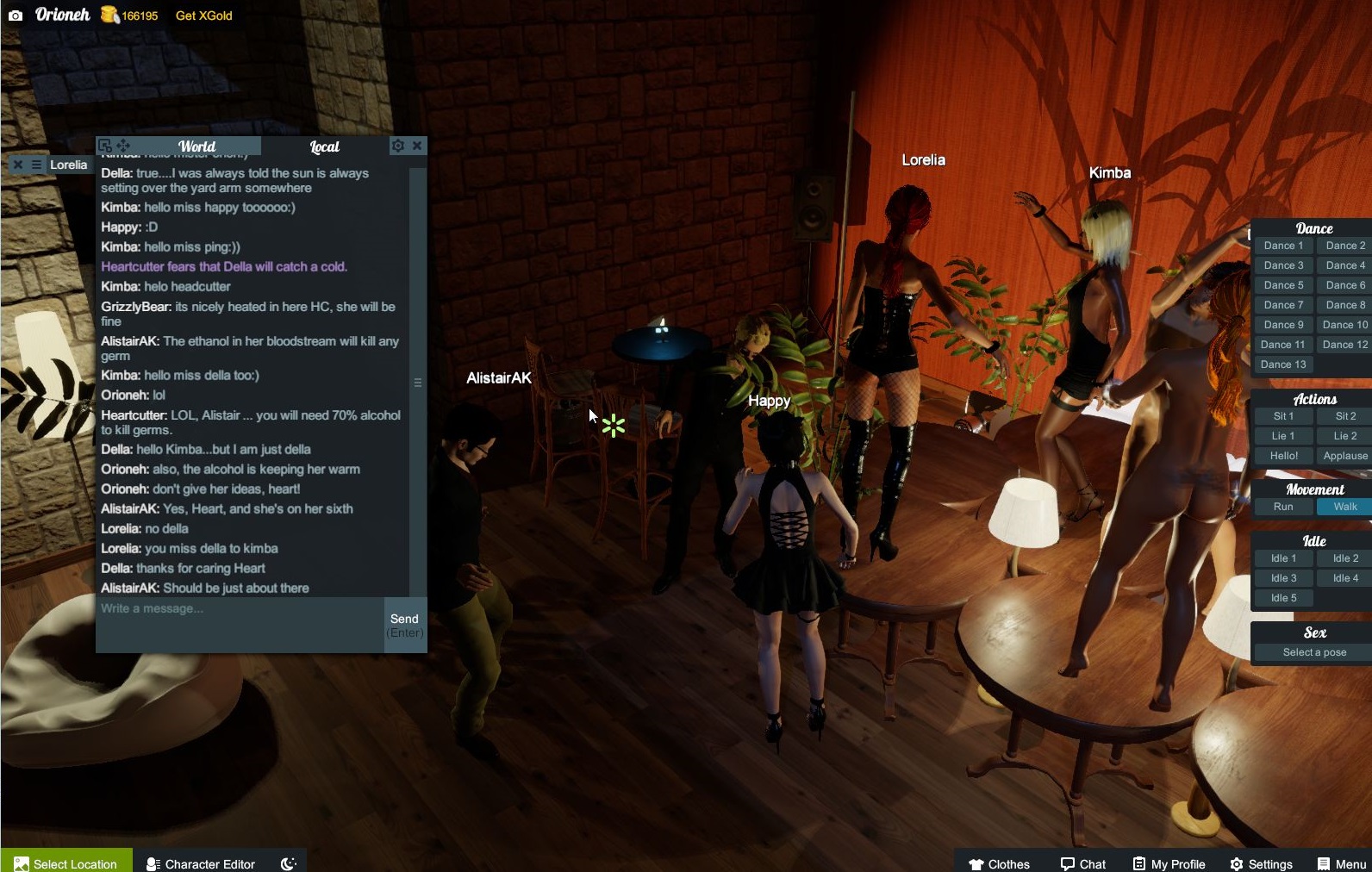Open the Clothes wardrobe icon
The height and width of the screenshot is (872, 1372).
(976, 863)
